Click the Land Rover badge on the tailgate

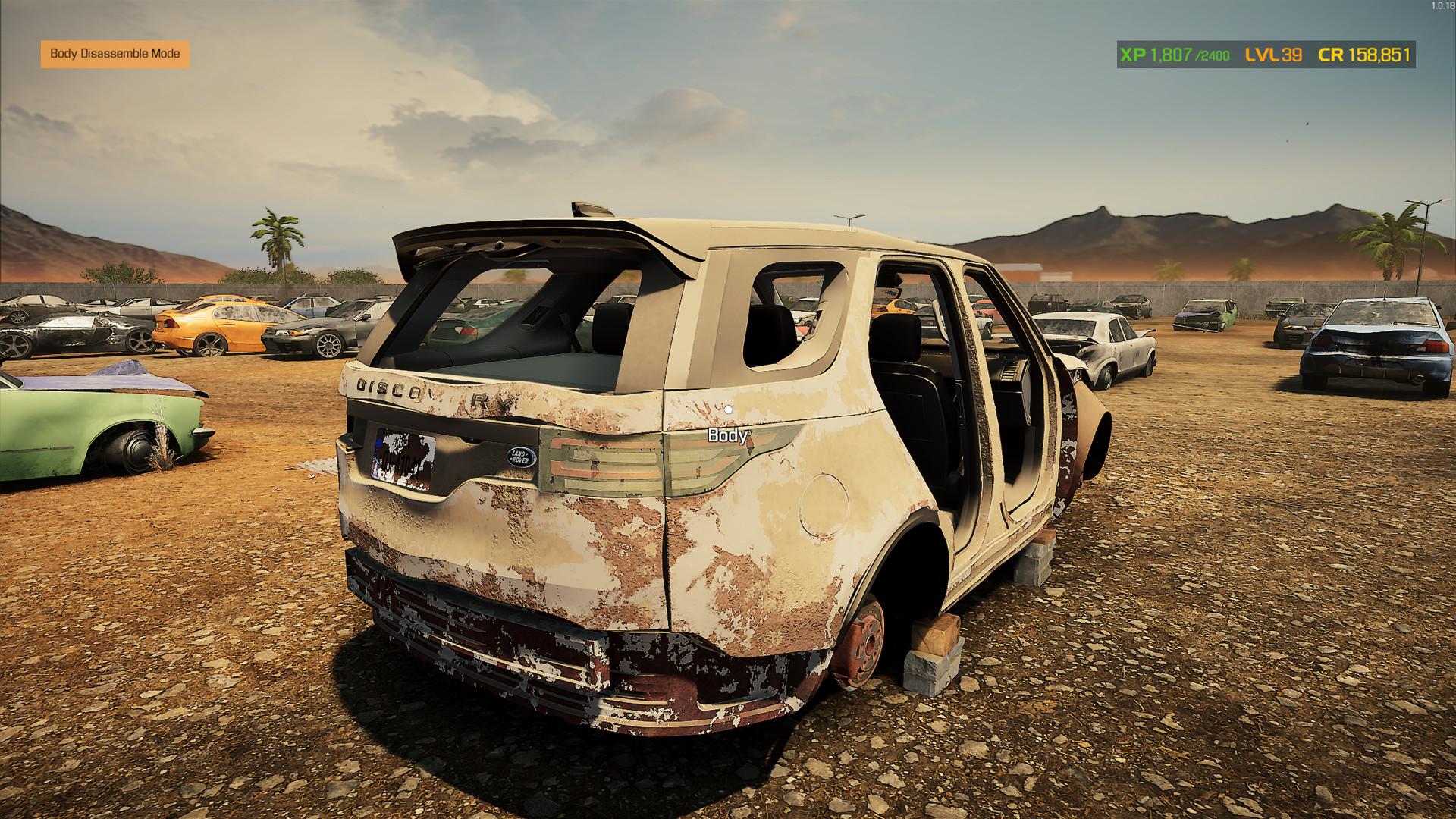(522, 459)
